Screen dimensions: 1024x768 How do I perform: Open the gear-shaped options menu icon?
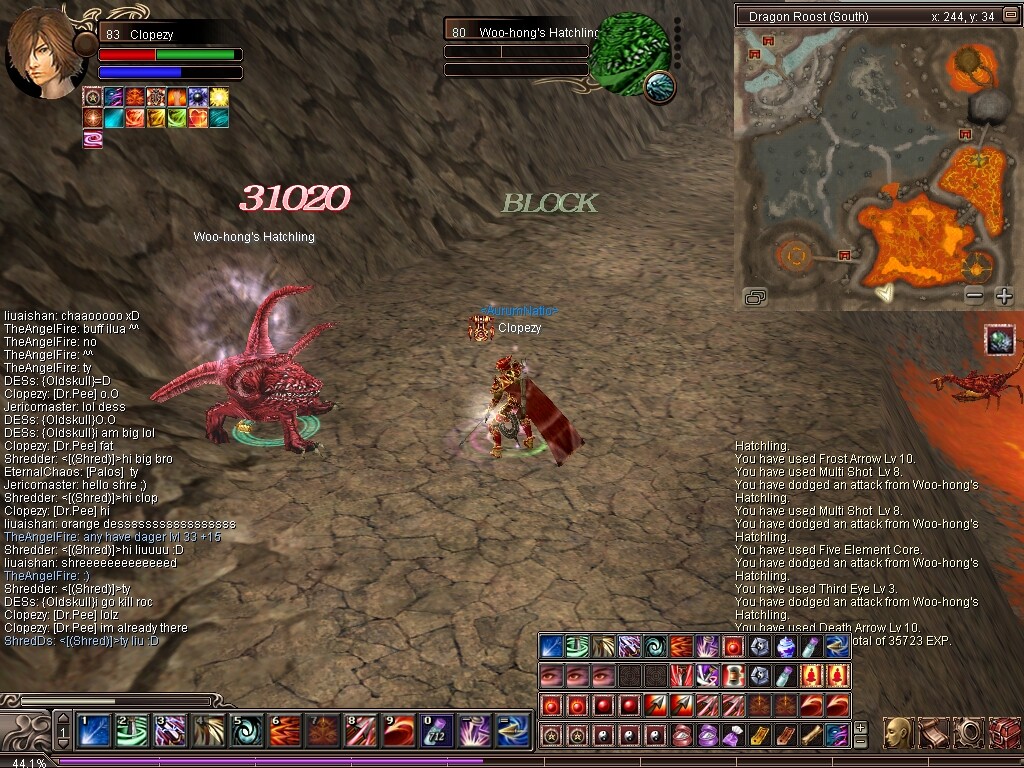(968, 733)
